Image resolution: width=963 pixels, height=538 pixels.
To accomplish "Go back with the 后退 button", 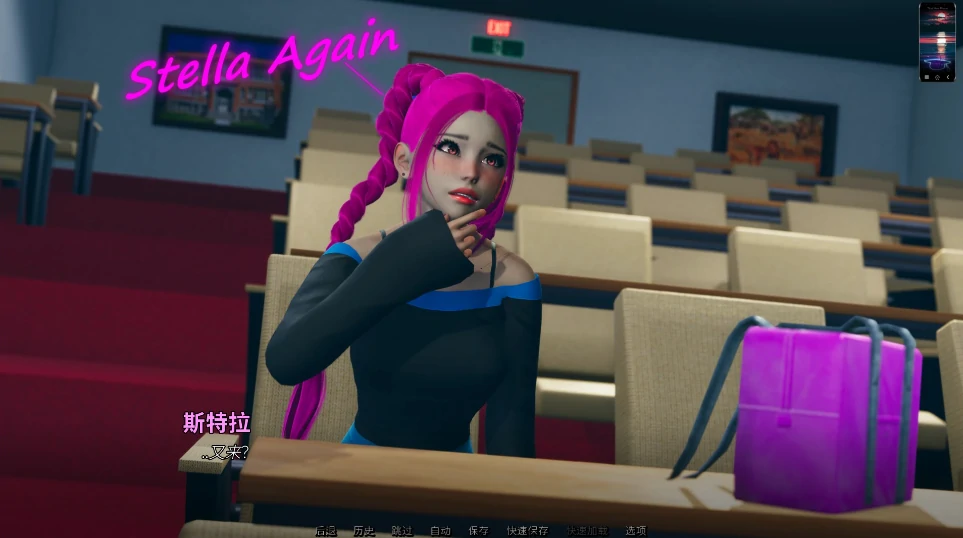I will pyautogui.click(x=326, y=531).
